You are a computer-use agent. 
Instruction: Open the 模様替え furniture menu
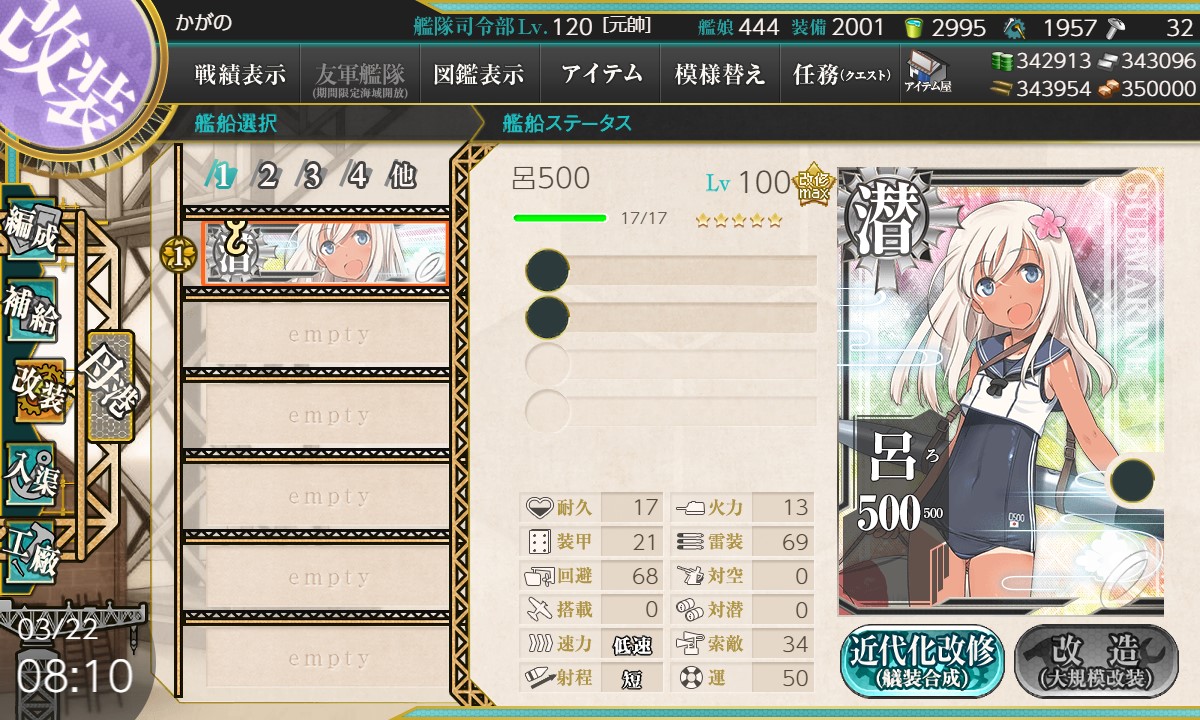click(719, 75)
